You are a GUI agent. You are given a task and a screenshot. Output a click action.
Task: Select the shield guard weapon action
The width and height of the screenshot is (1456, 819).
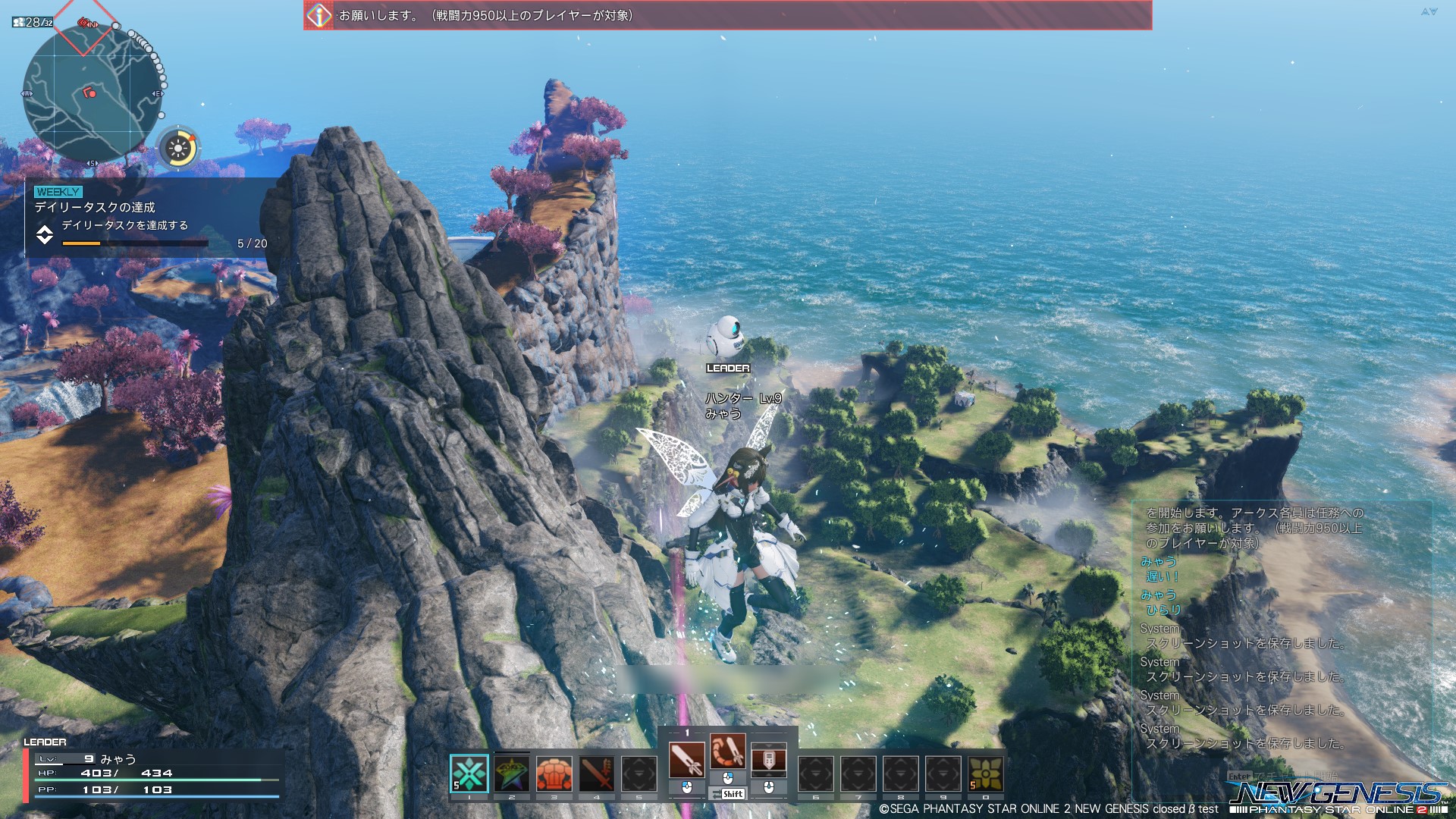point(768,759)
